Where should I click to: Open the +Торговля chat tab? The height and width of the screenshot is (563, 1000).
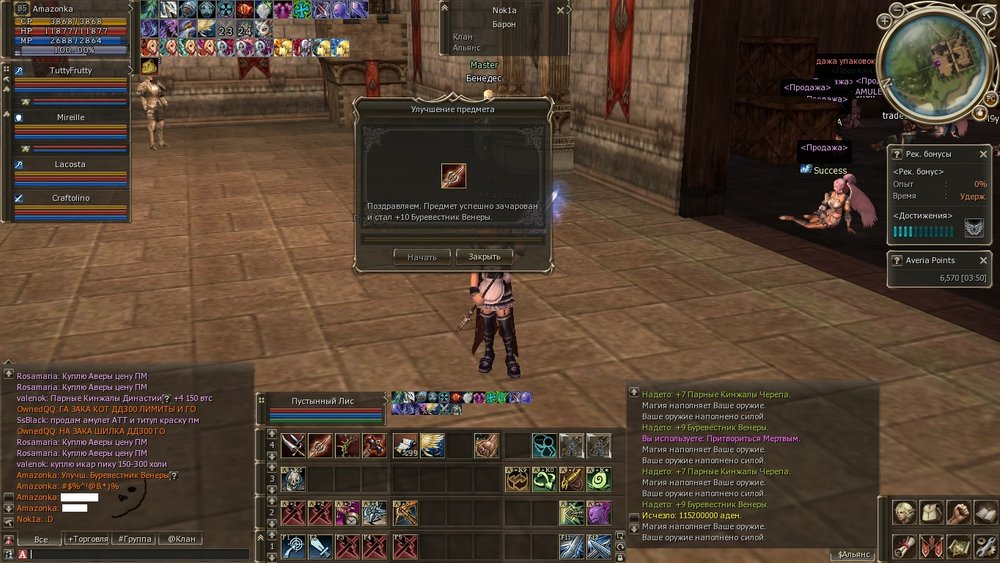pos(88,539)
